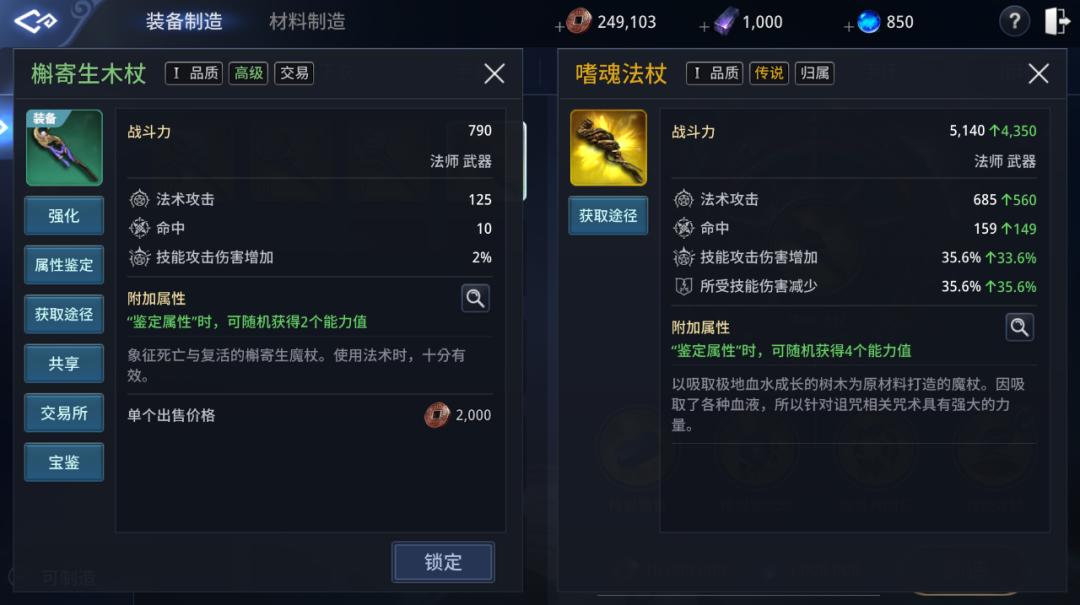
Task: Open 属性鉴定 for the staff
Action: (x=64, y=265)
